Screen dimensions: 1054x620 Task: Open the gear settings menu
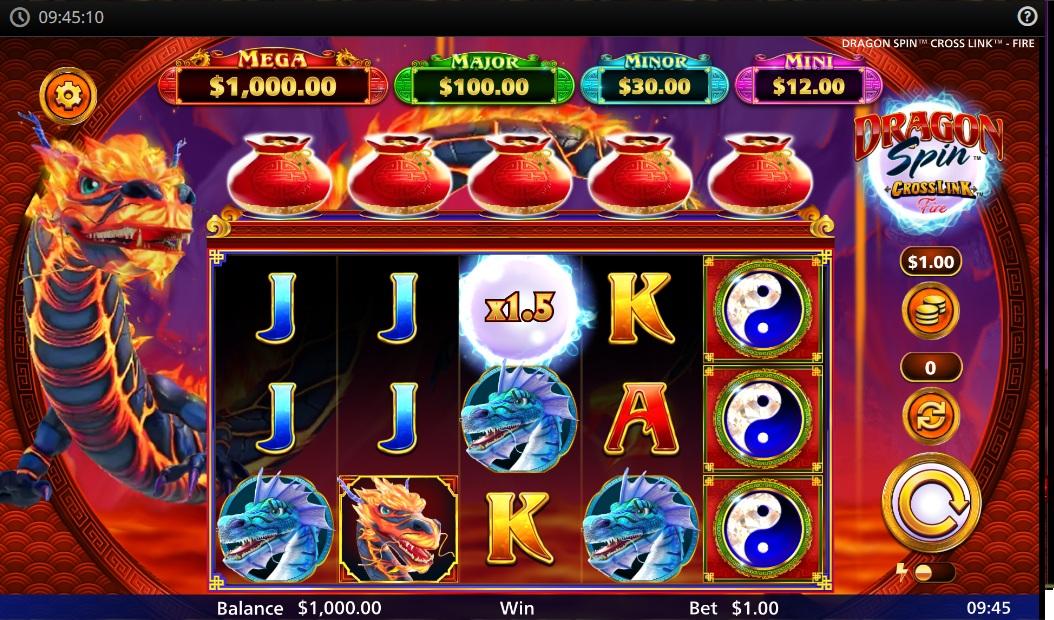(x=68, y=96)
